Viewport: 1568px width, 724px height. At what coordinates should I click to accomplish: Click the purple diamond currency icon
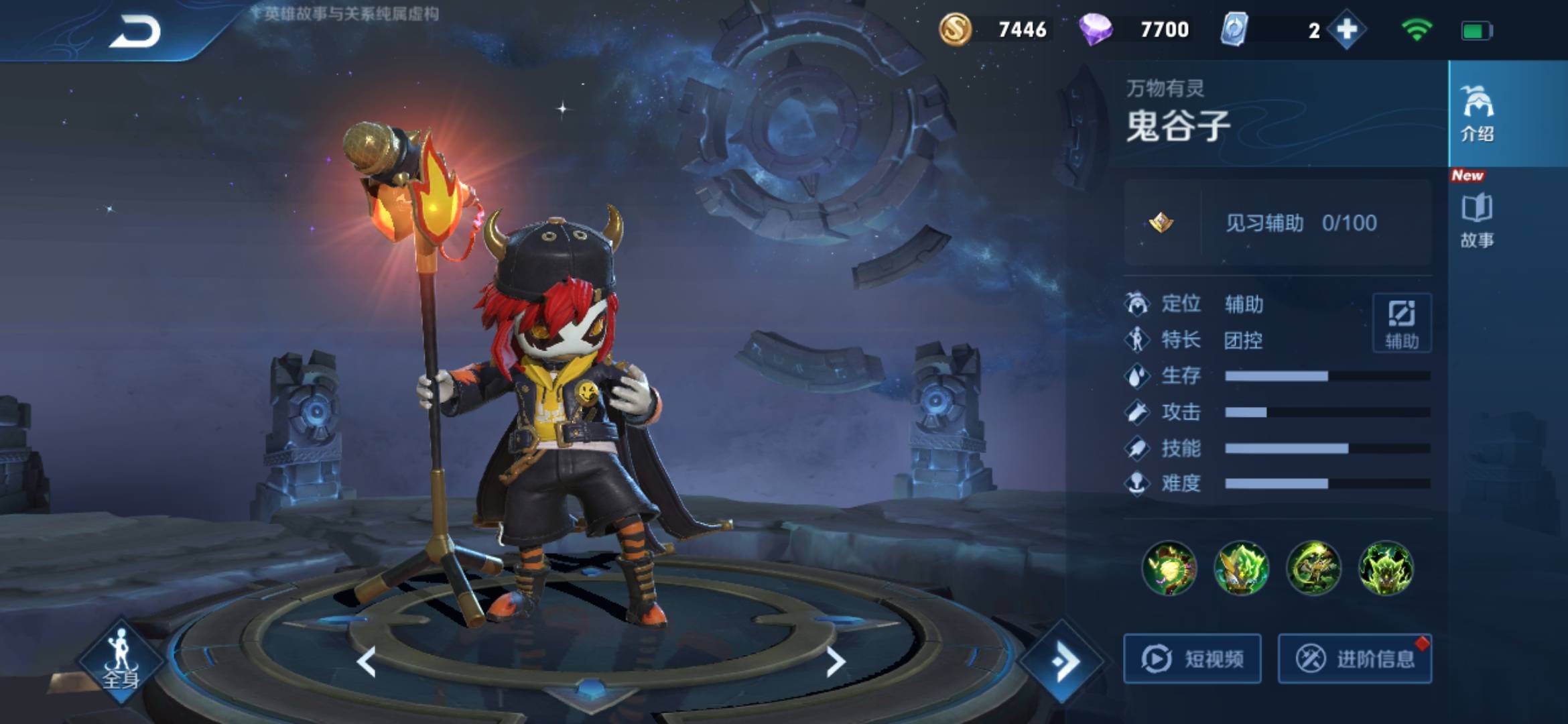coord(1096,30)
